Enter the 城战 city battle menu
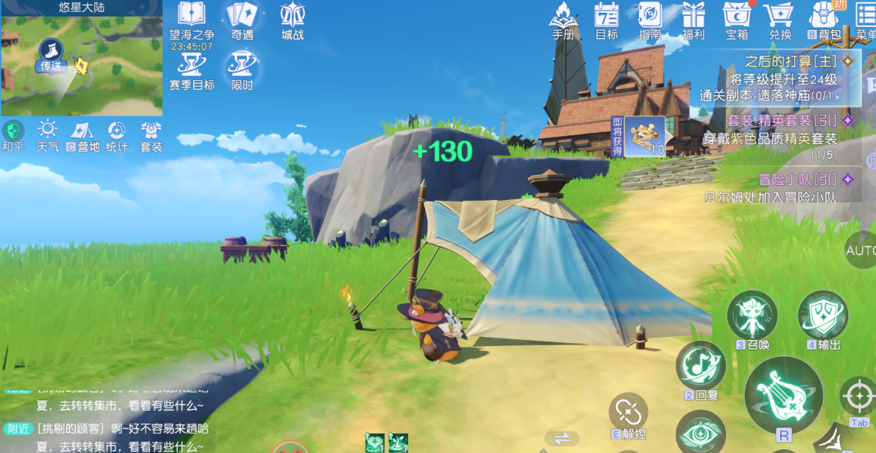Screen dimensions: 876x453 click(x=292, y=18)
